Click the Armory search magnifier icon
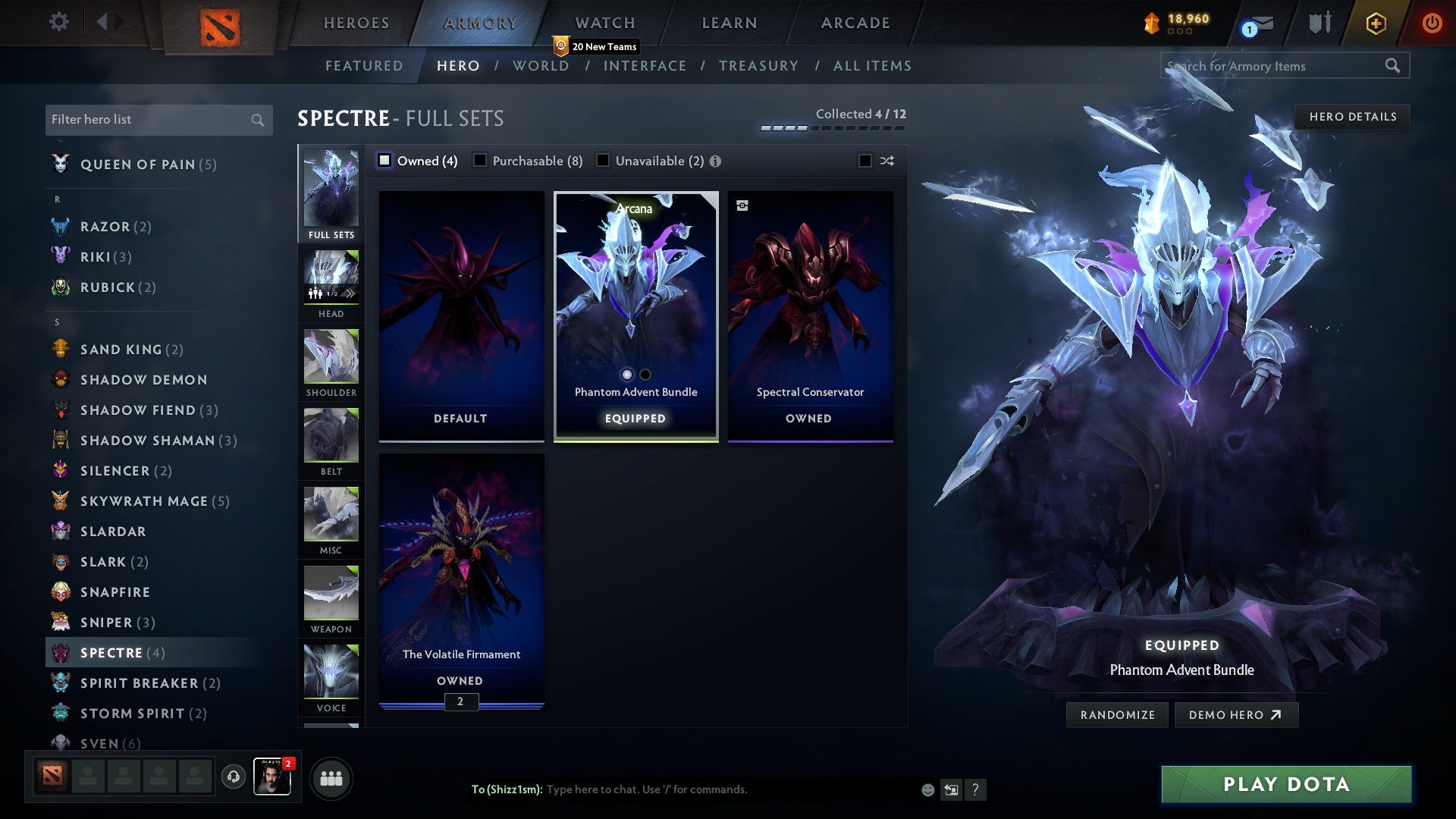Image resolution: width=1456 pixels, height=819 pixels. pyautogui.click(x=1394, y=65)
